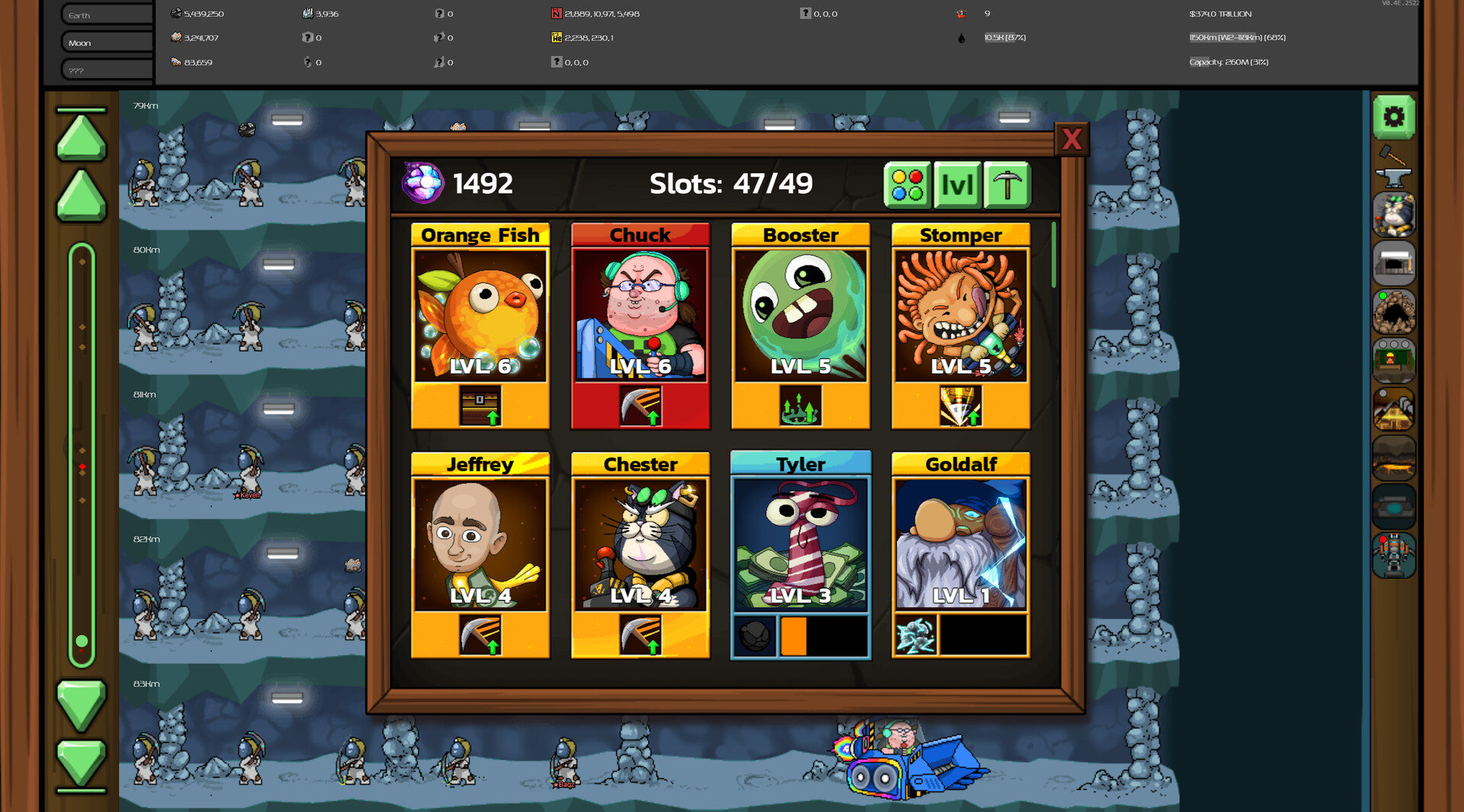
Task: Sort miners using the colored dots icon
Action: (907, 183)
